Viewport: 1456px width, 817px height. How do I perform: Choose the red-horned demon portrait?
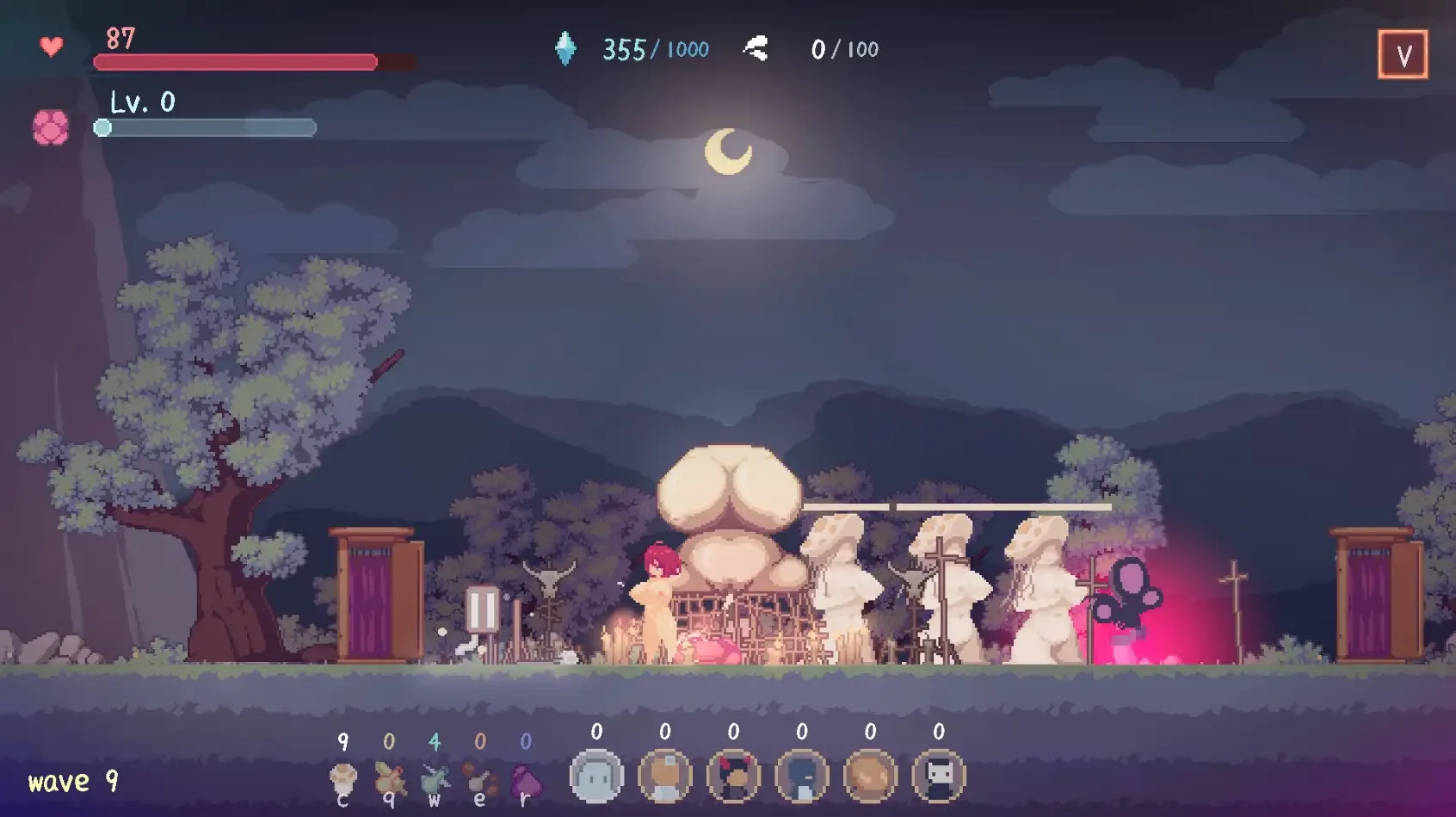point(733,776)
